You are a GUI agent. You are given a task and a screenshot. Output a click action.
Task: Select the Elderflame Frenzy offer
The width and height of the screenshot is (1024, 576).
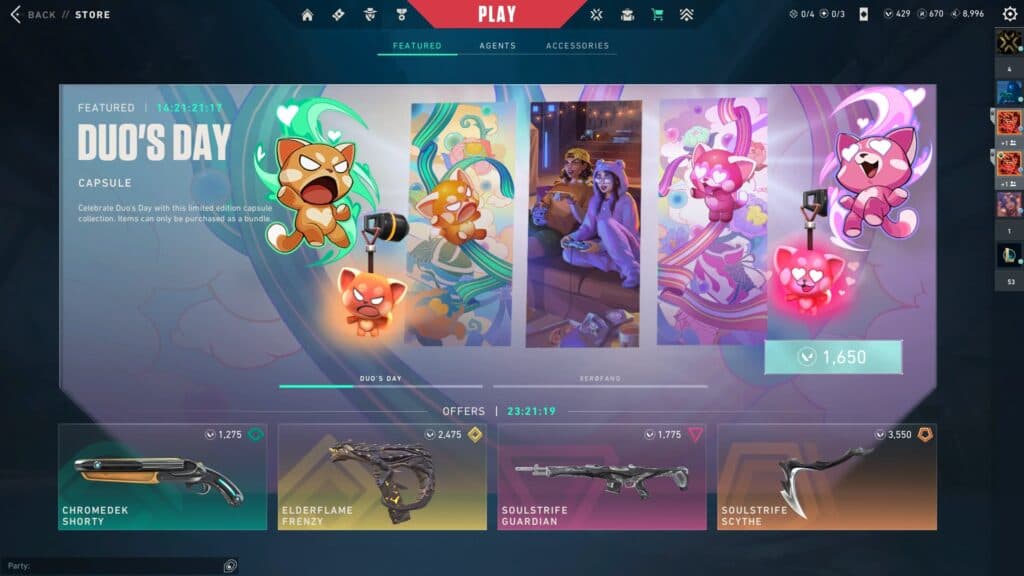click(382, 477)
